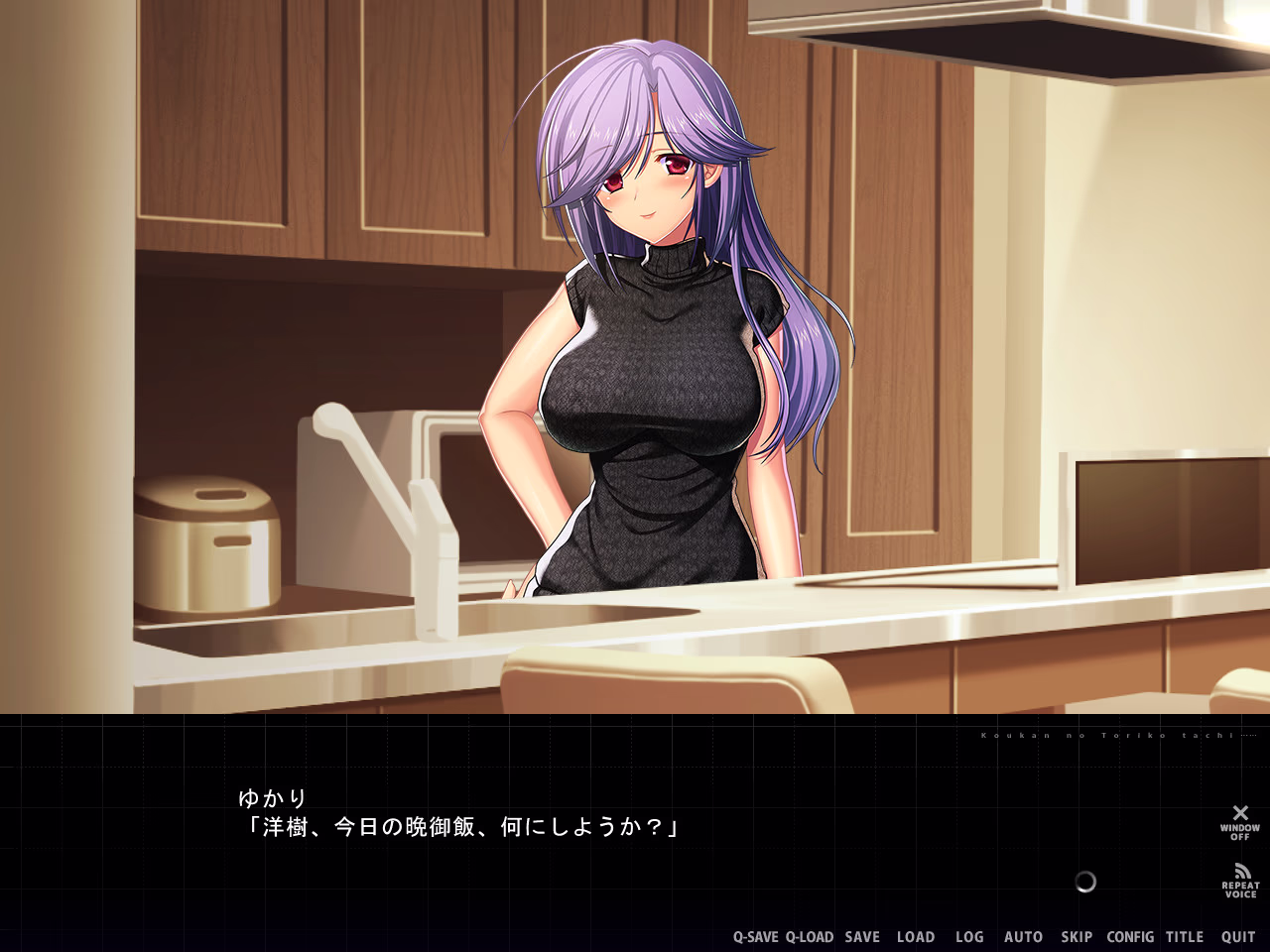Enable SKIP mode
This screenshot has height=952, width=1270.
(x=1076, y=936)
